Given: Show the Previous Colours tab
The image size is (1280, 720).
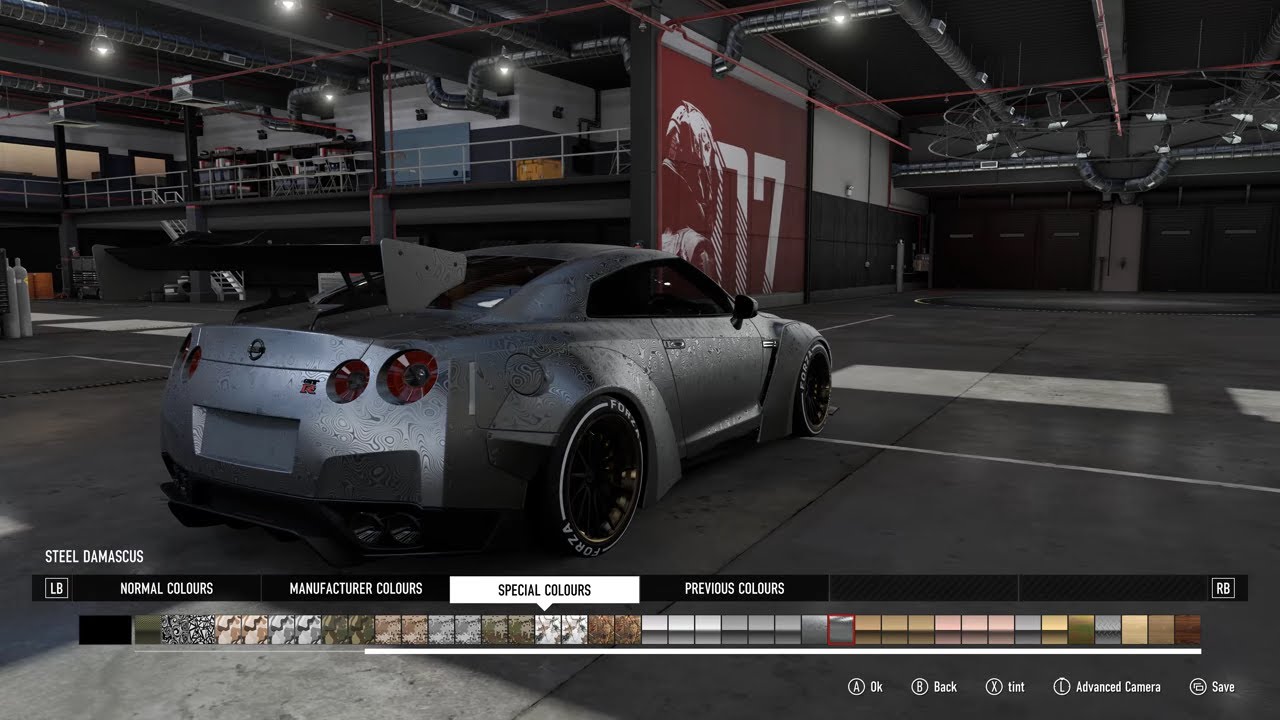Looking at the screenshot, I should click(x=734, y=589).
